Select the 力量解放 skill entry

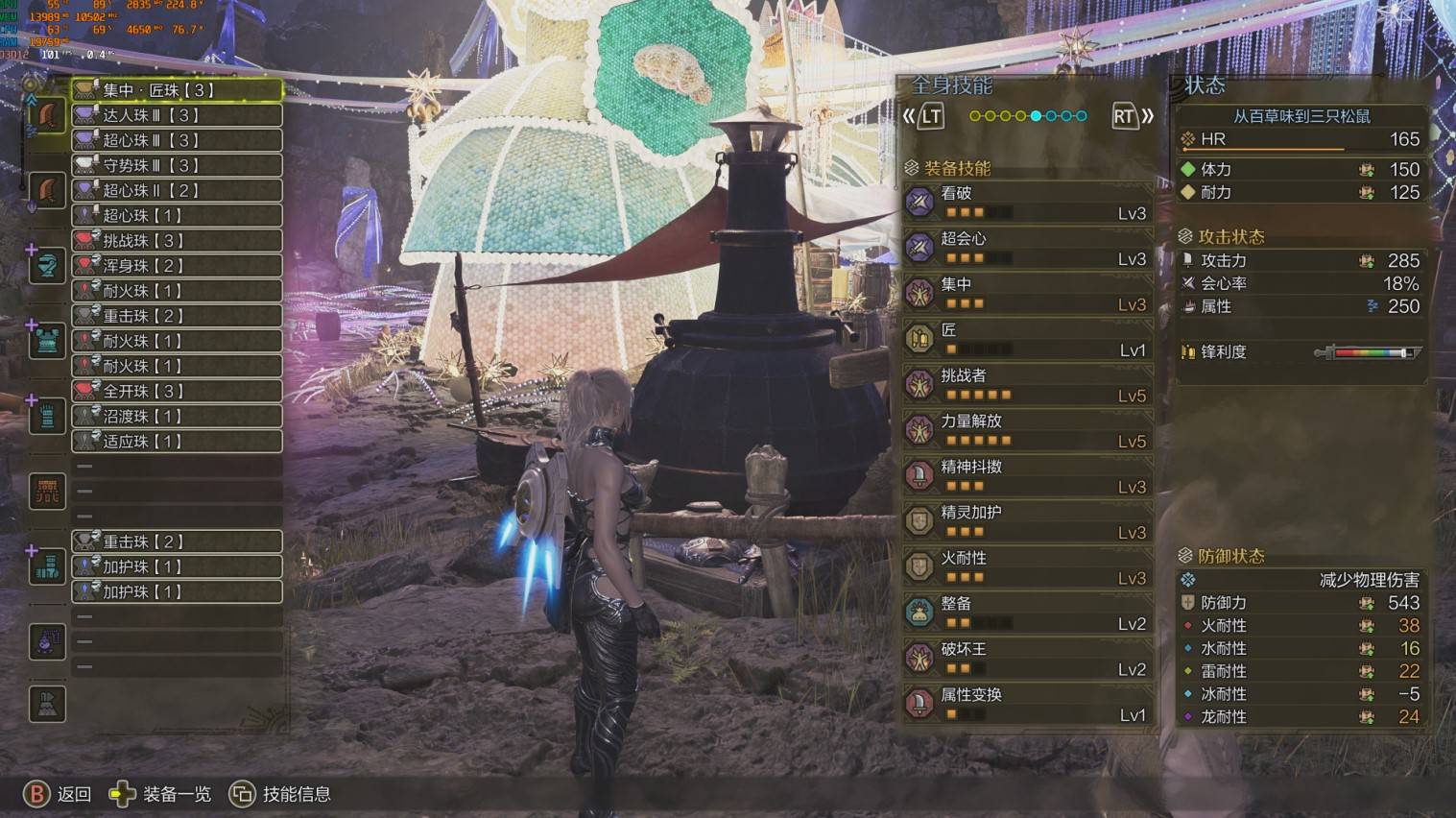(1027, 430)
